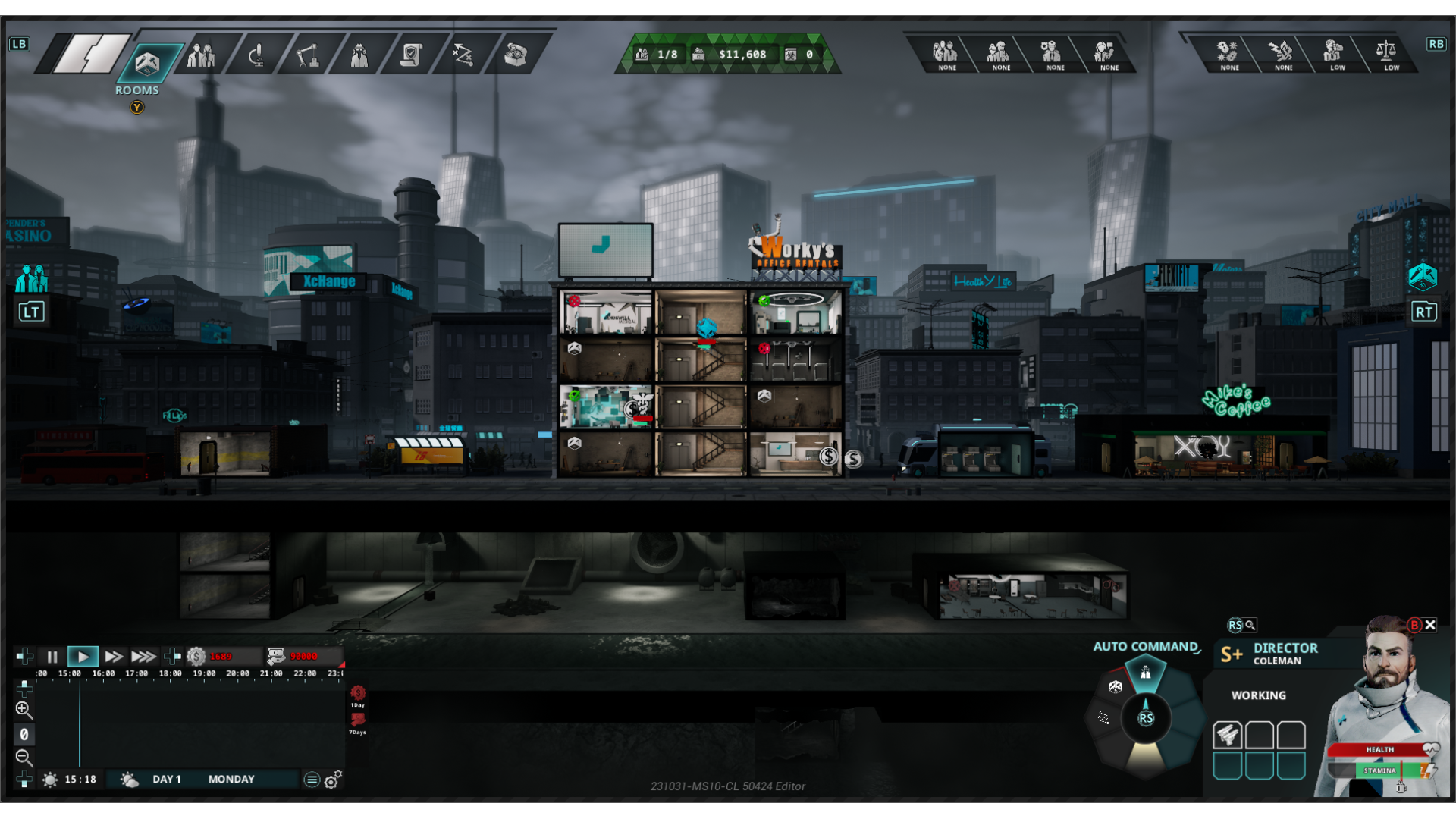Open the strategy arrows tab
Image resolution: width=1456 pixels, height=819 pixels.
click(463, 55)
